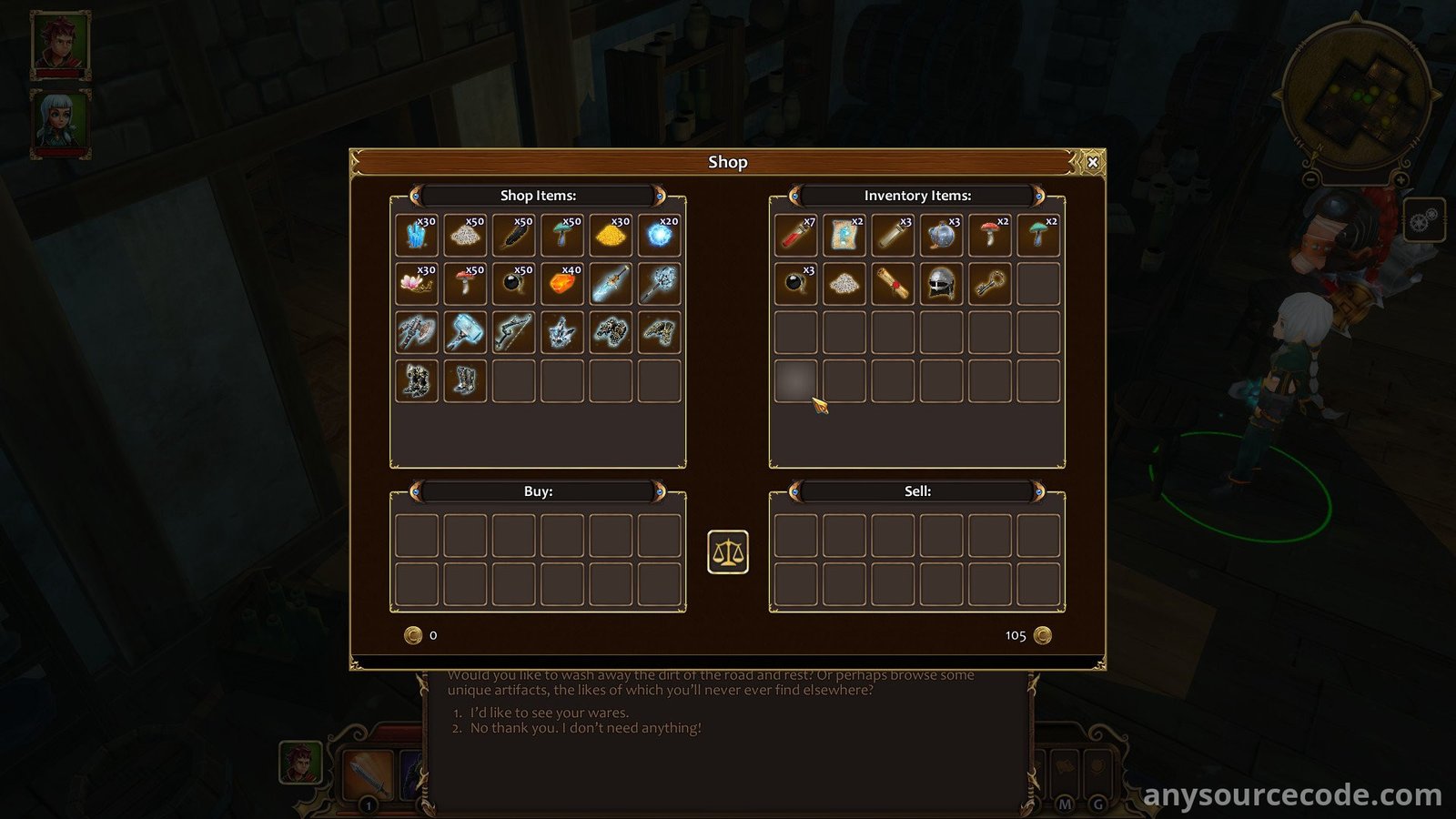The height and width of the screenshot is (819, 1456).
Task: Open the minimap
Action: pos(1356,96)
